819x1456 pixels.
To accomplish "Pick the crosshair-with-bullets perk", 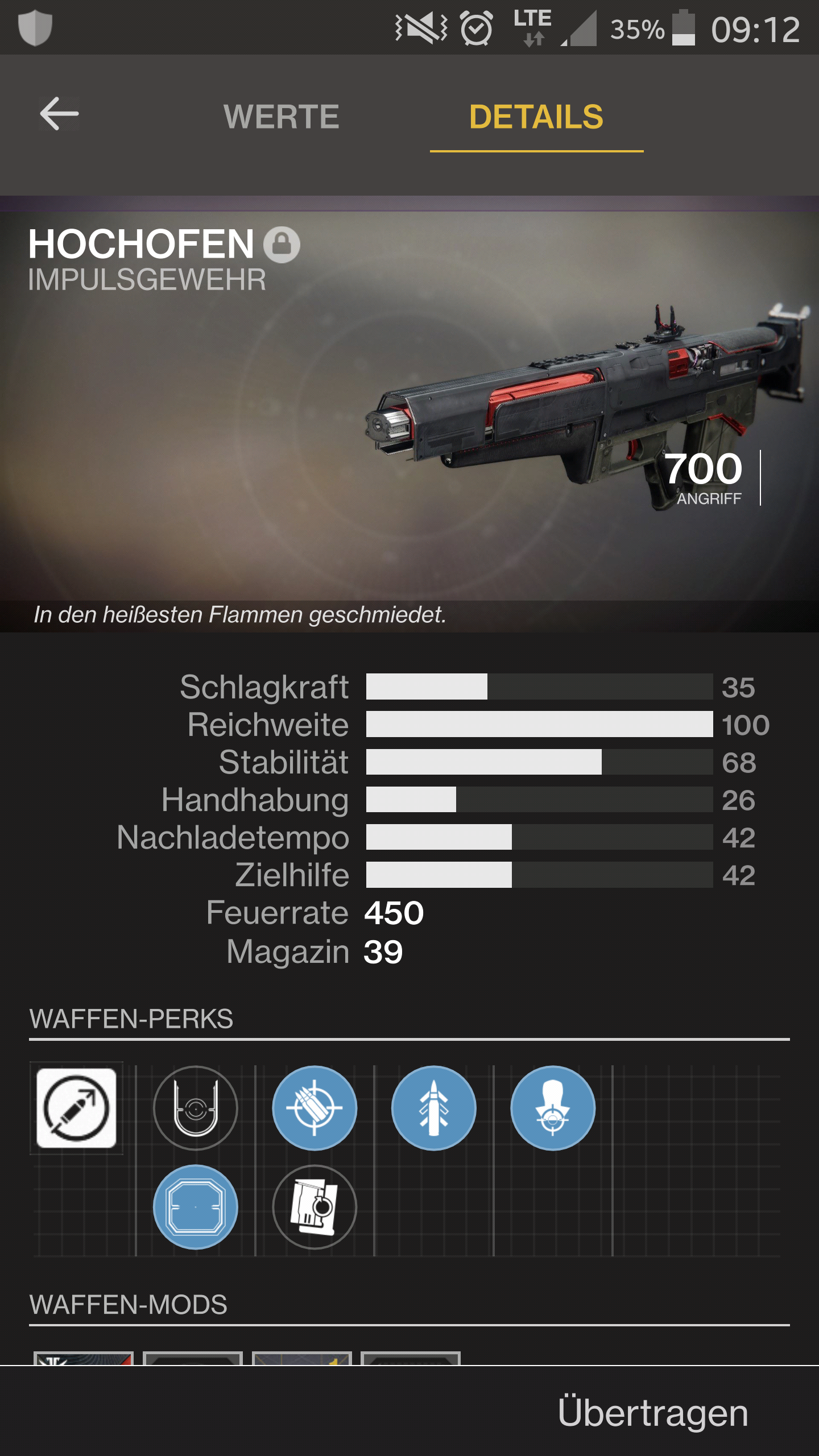I will pos(315,1108).
